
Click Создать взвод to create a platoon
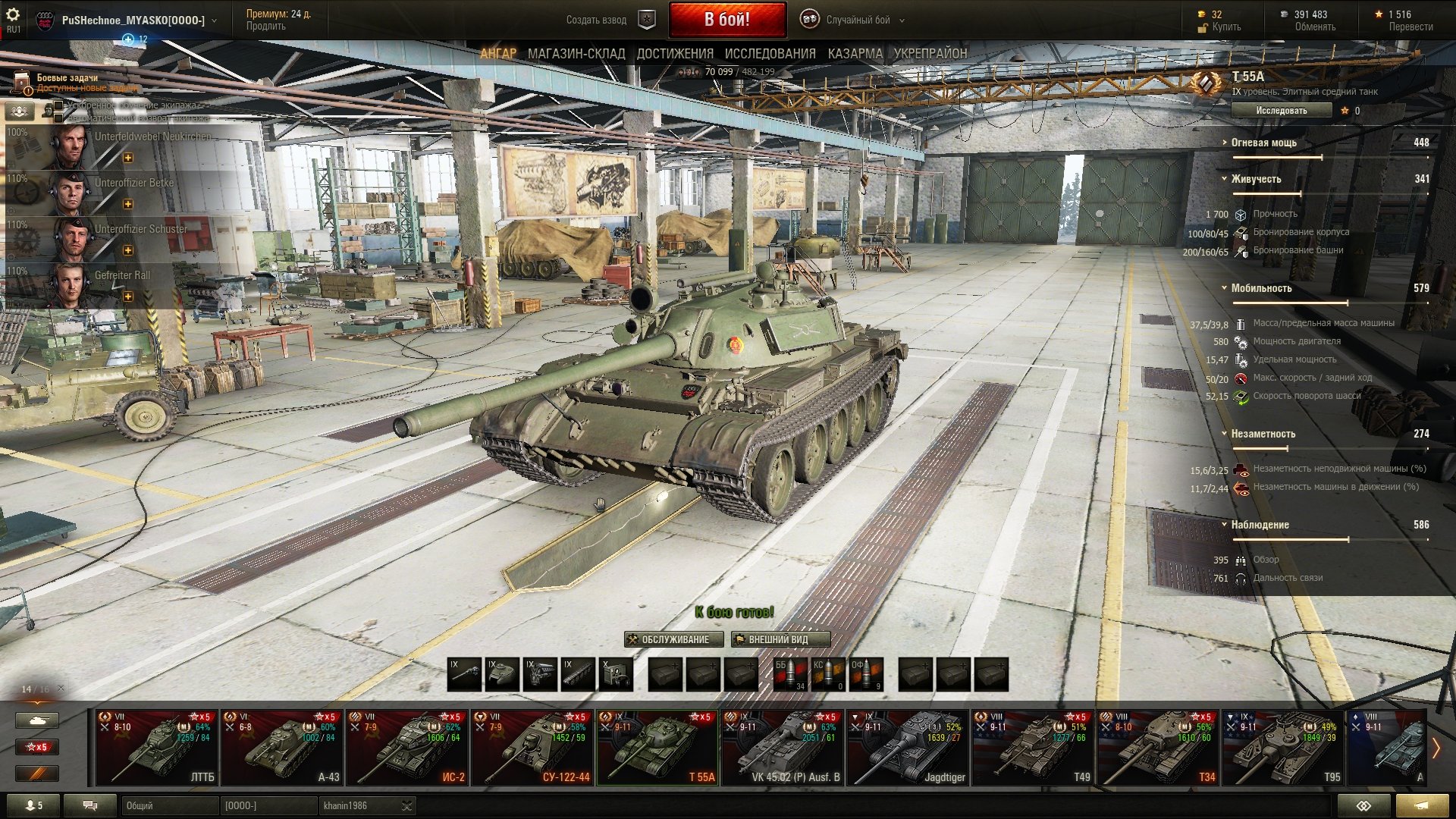597,20
